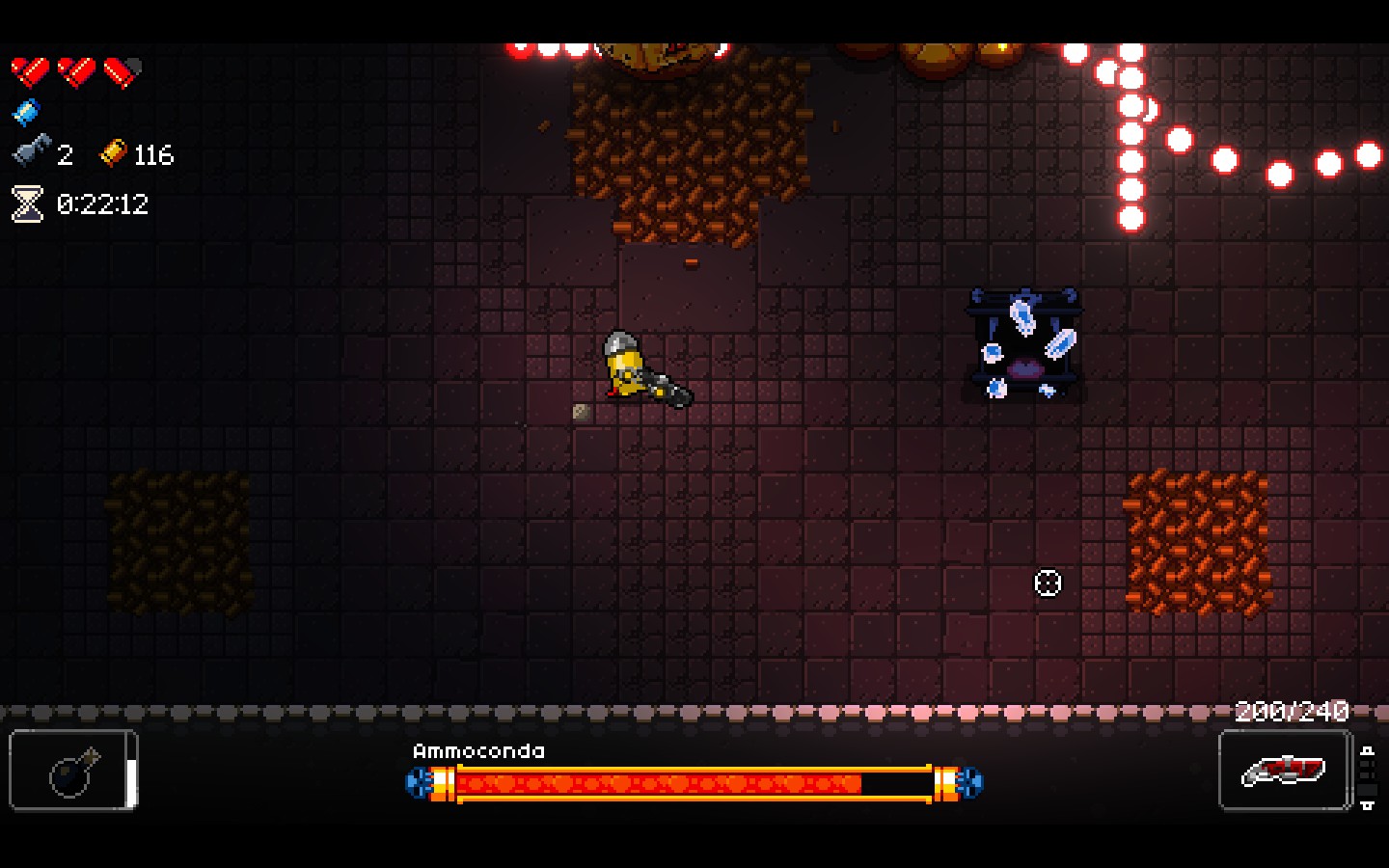The width and height of the screenshot is (1389, 868).
Task: Click the 0:22:12 run timer text
Action: (x=104, y=203)
